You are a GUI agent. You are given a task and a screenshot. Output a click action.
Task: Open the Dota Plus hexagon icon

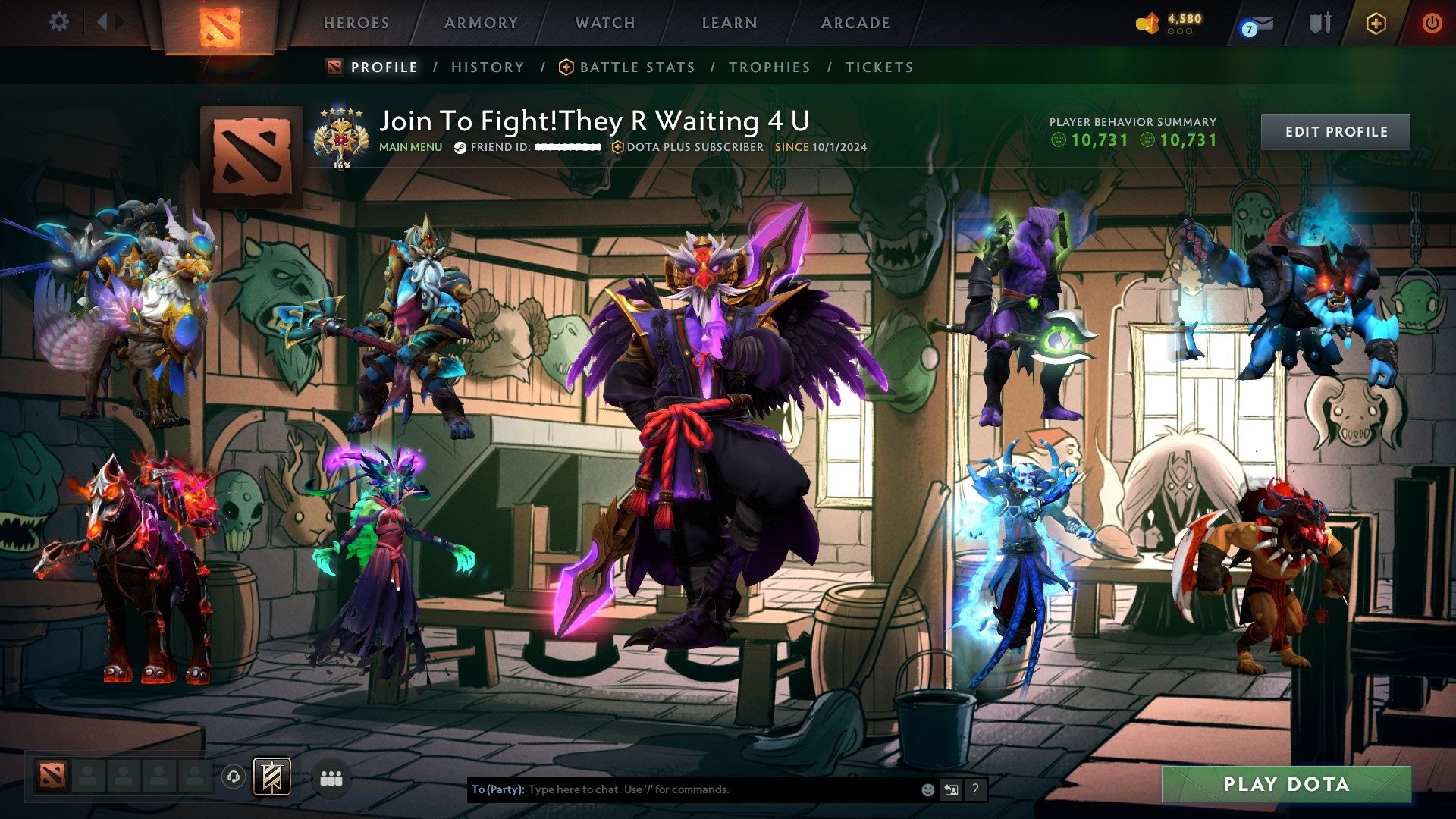click(x=1378, y=23)
